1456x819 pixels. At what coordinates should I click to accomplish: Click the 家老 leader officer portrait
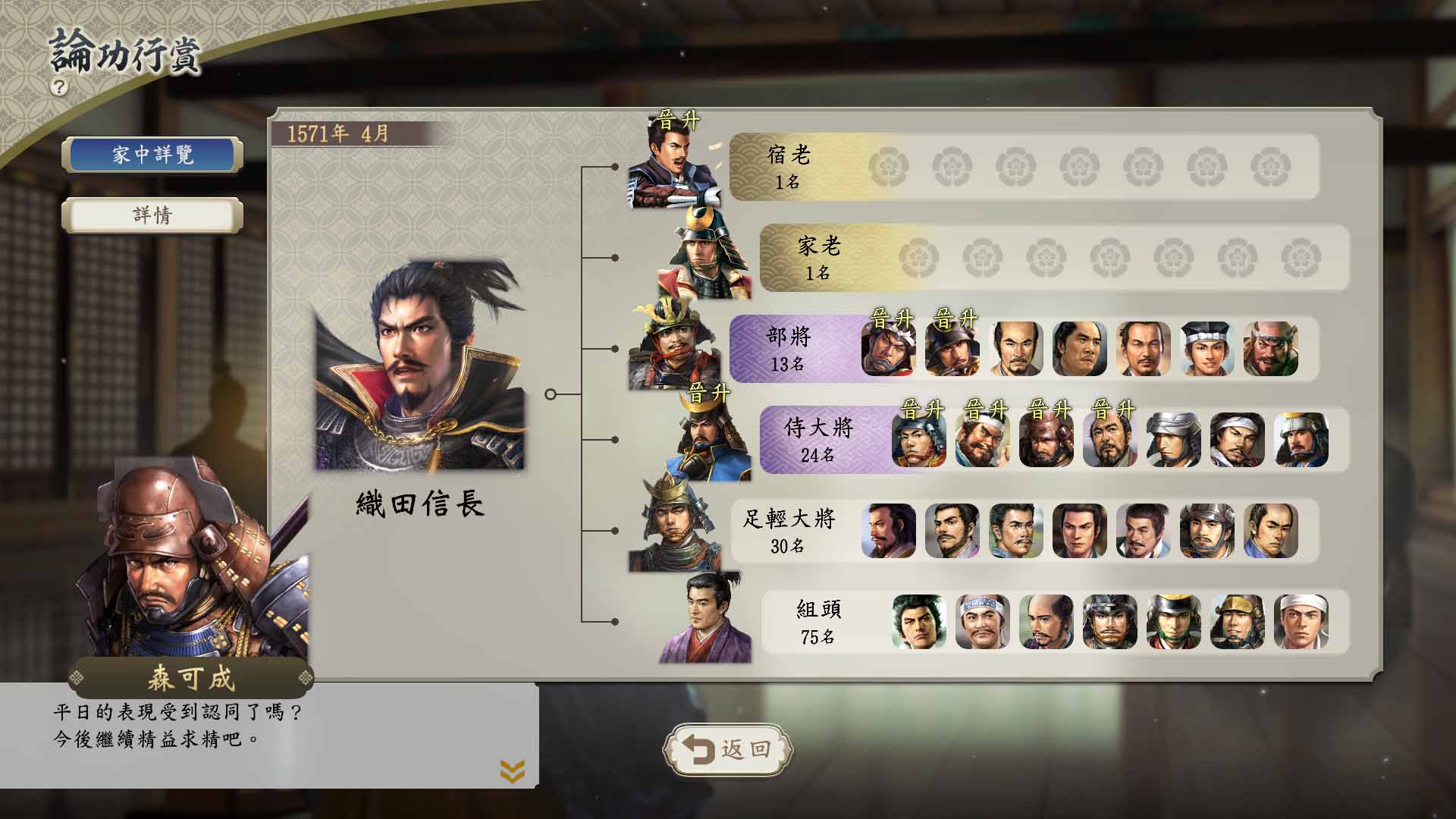[704, 256]
